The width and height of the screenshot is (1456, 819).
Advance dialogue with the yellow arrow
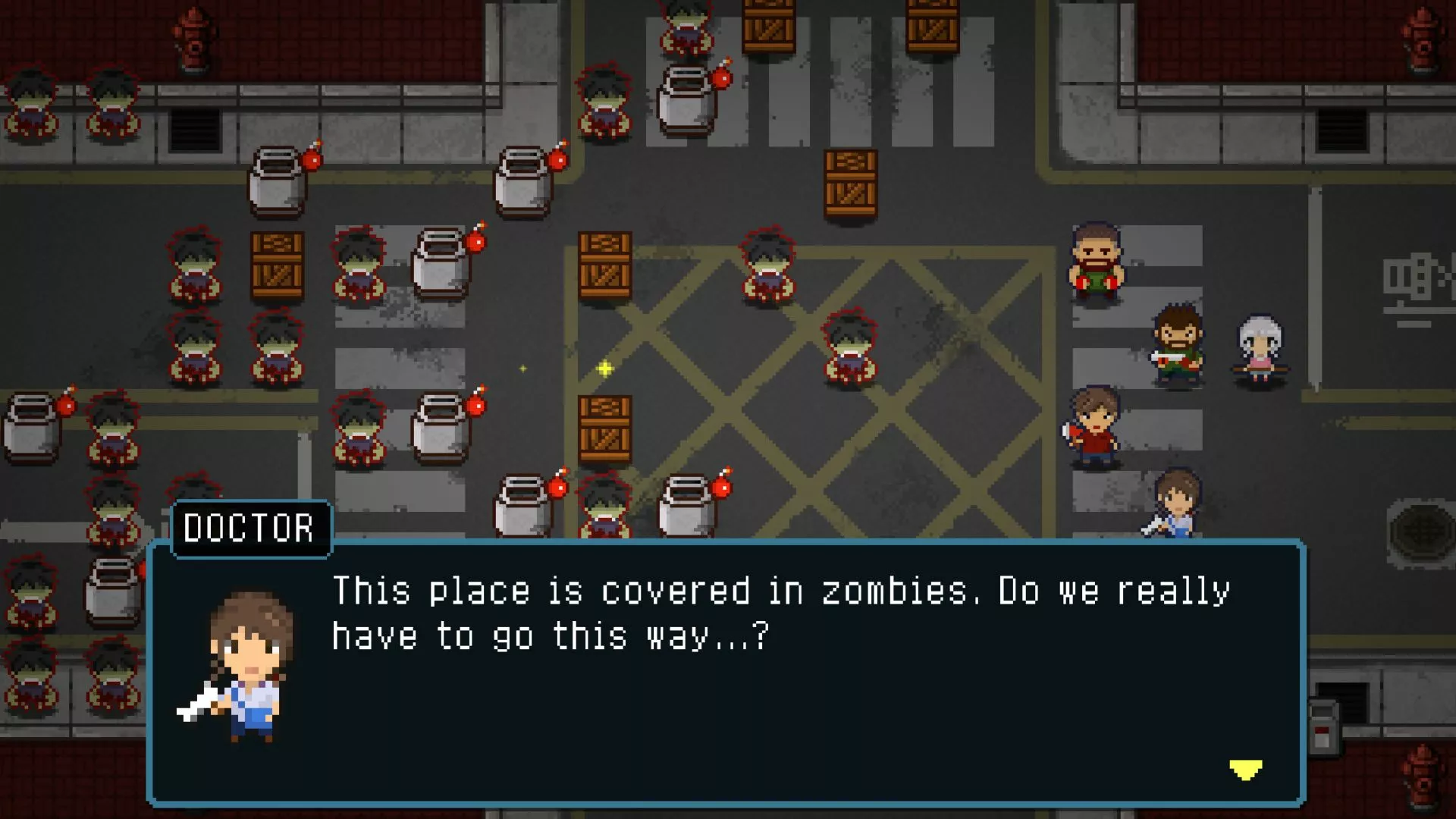[1245, 770]
